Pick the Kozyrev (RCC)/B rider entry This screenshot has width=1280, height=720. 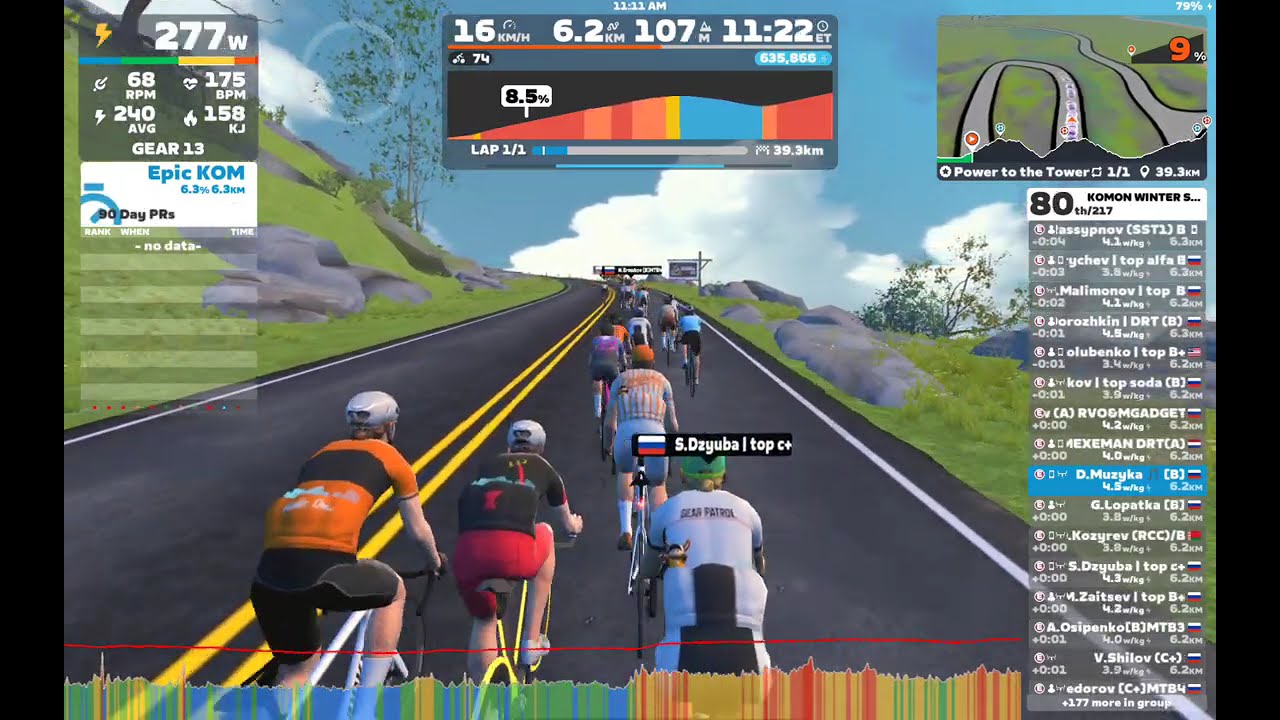pyautogui.click(x=1117, y=541)
